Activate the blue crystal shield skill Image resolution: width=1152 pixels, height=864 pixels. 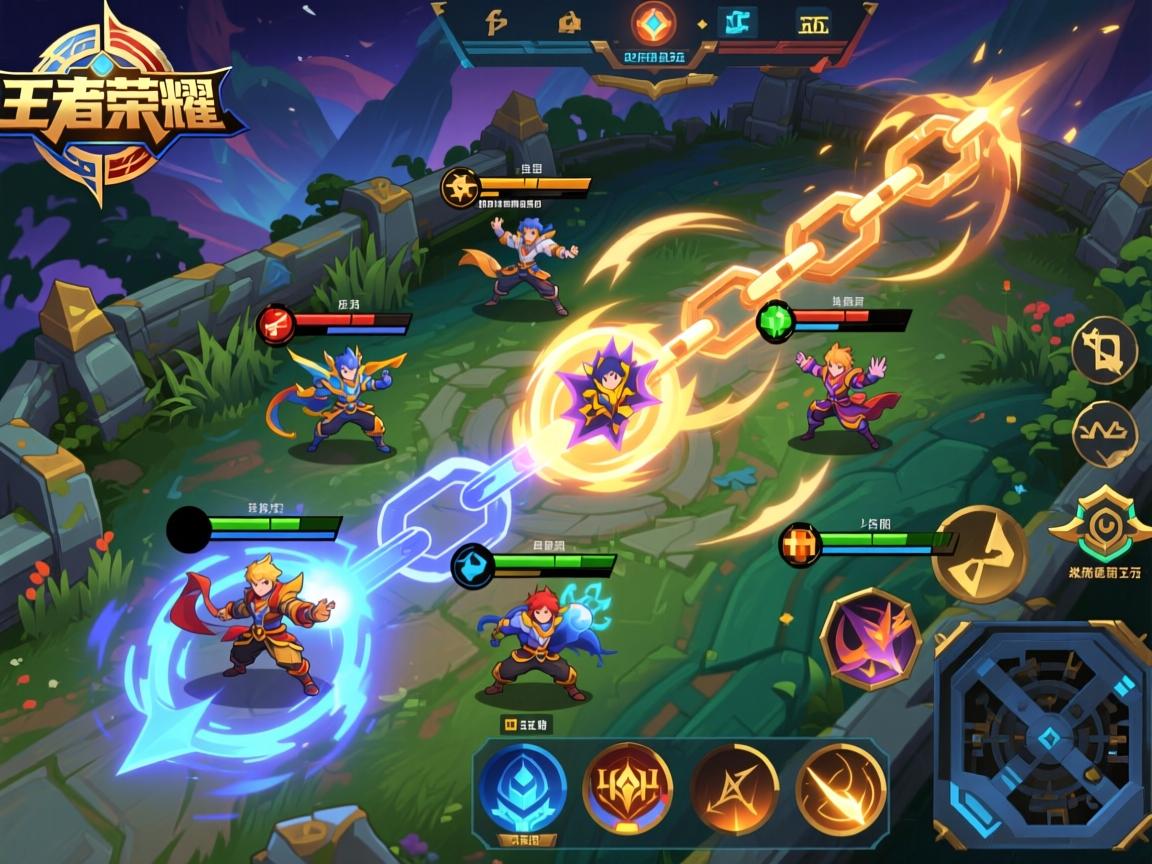pyautogui.click(x=522, y=789)
